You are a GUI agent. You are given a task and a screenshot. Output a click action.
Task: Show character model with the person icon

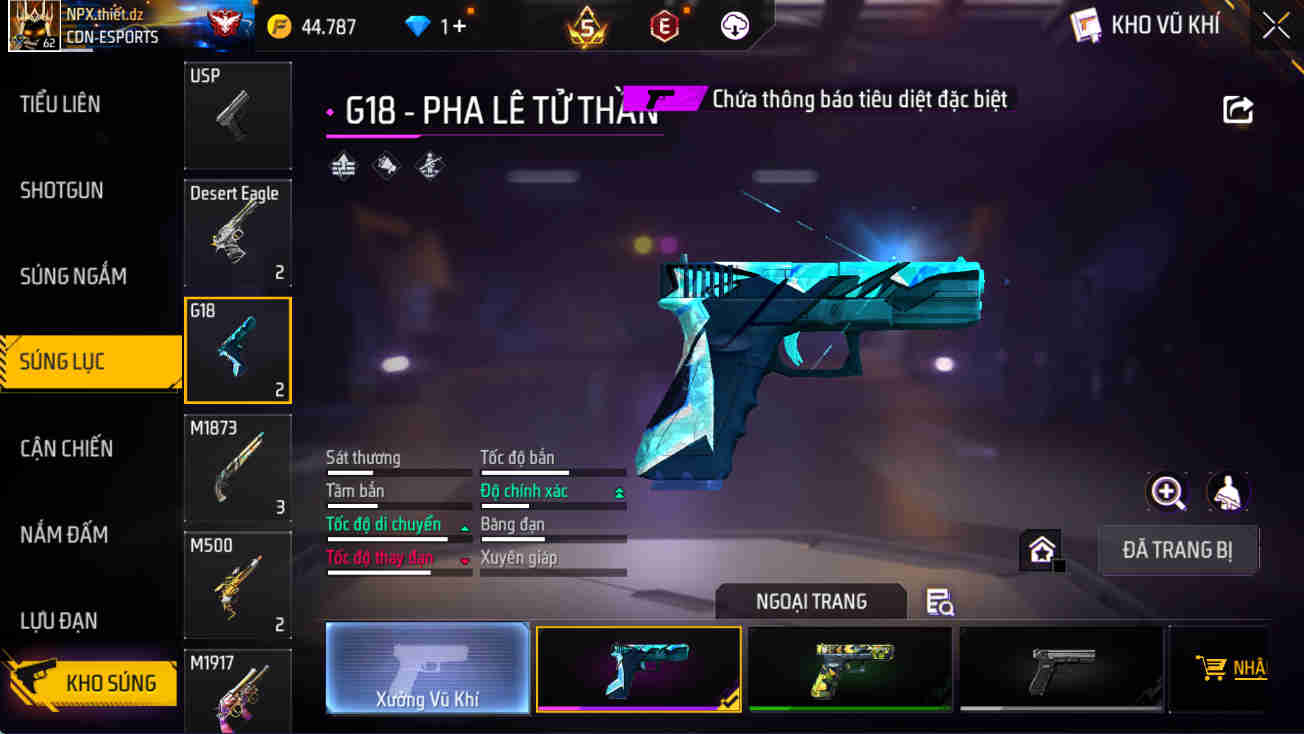pos(1228,492)
